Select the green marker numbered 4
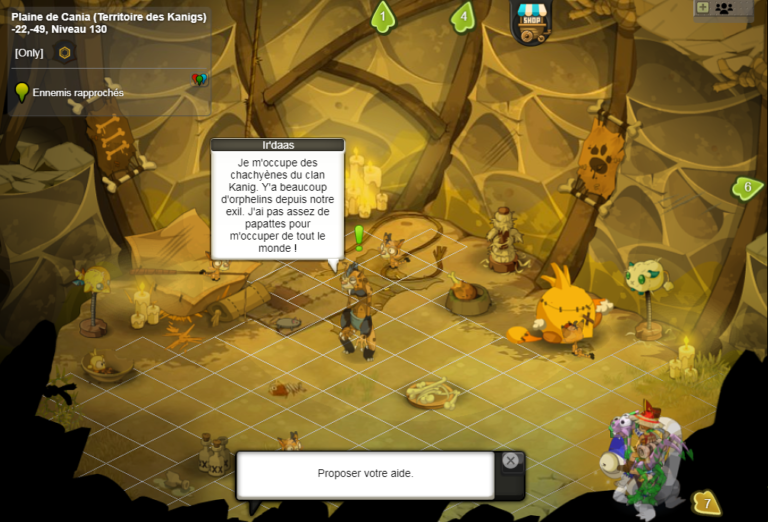 click(x=463, y=17)
